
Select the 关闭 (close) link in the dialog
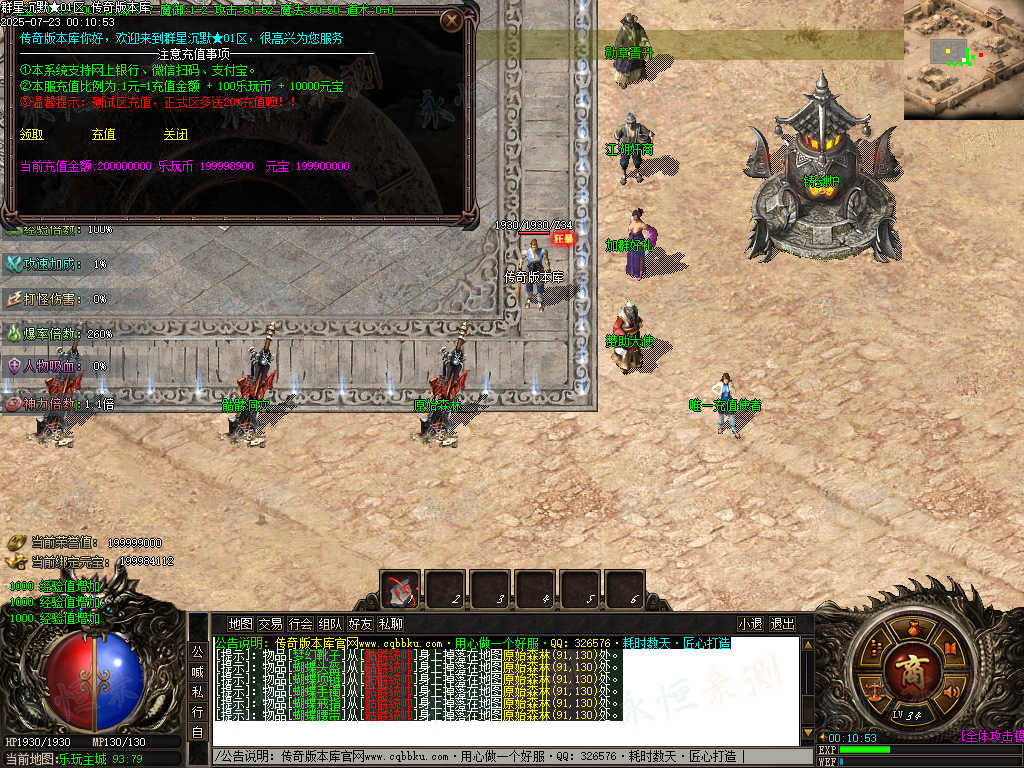pos(175,134)
